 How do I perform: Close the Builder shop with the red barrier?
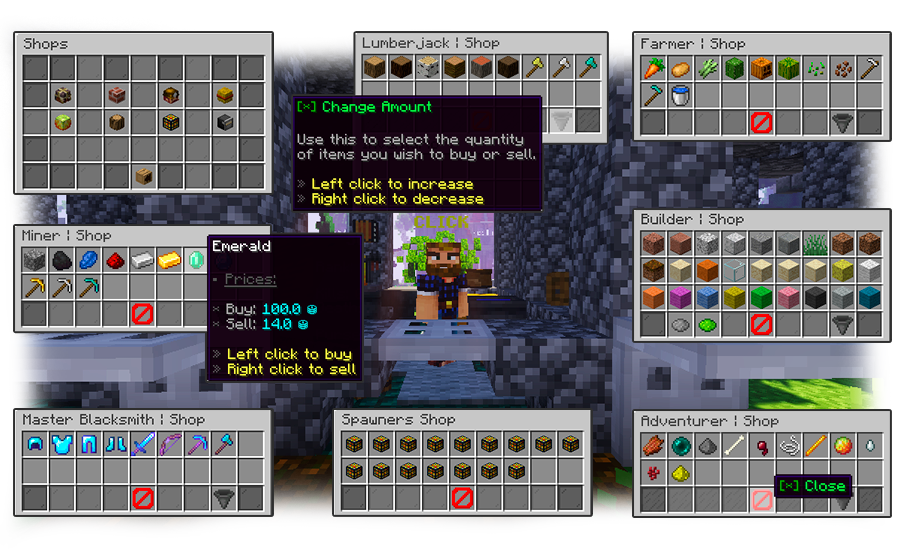(761, 325)
